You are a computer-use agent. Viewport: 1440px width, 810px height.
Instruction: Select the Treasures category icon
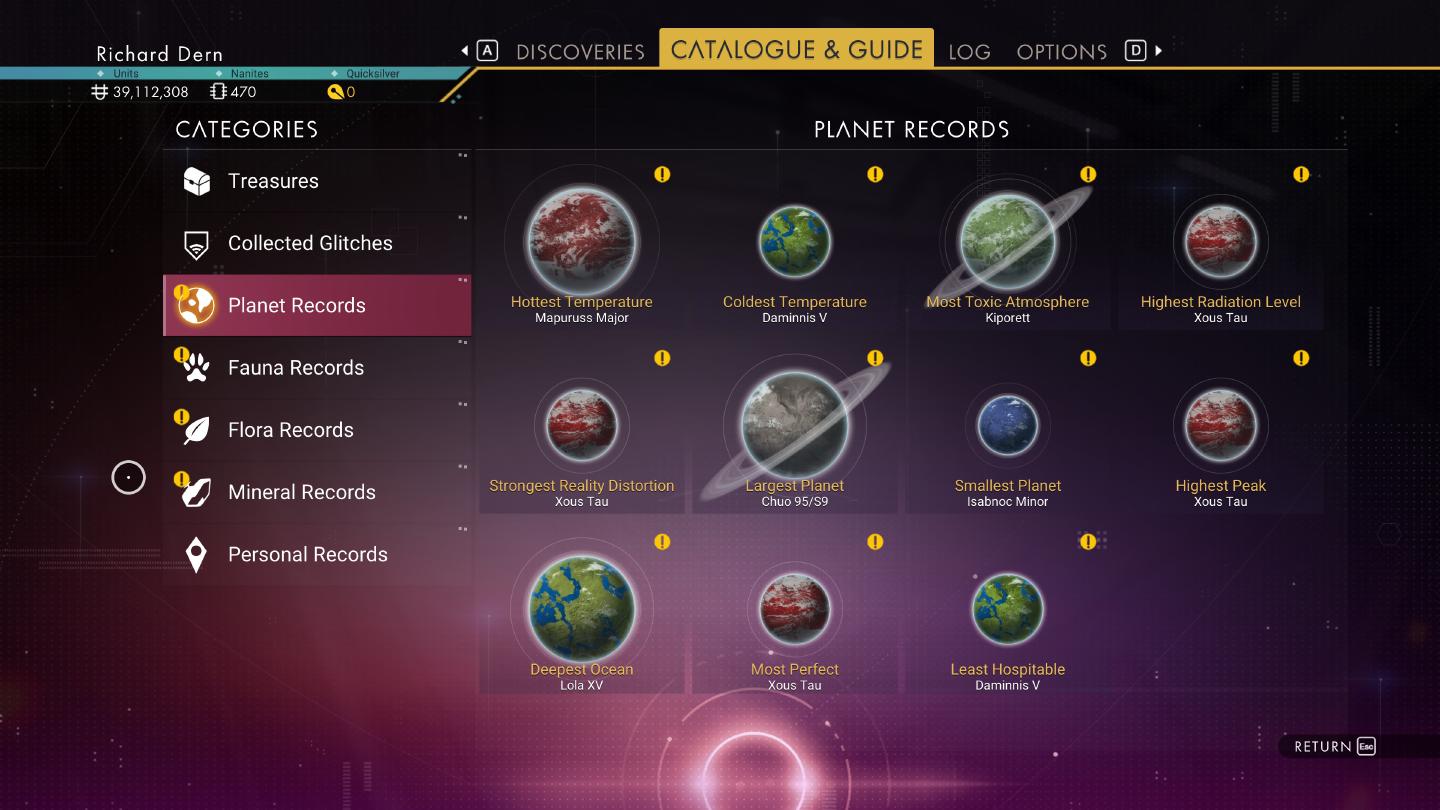197,181
